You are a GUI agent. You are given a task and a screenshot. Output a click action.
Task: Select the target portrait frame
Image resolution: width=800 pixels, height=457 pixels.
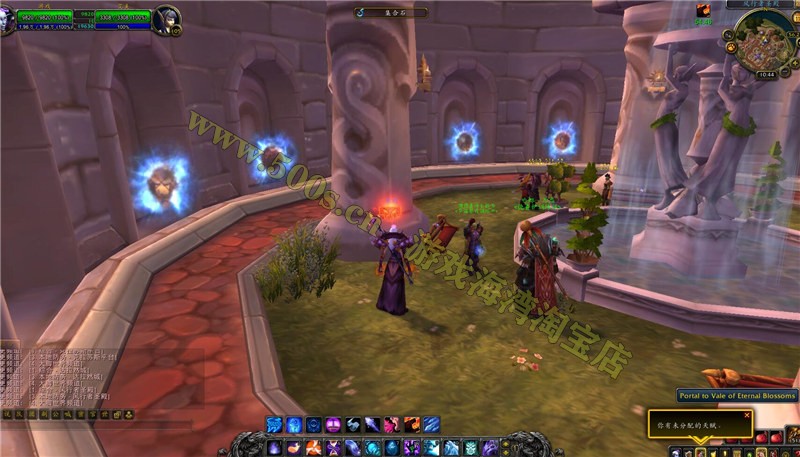167,19
